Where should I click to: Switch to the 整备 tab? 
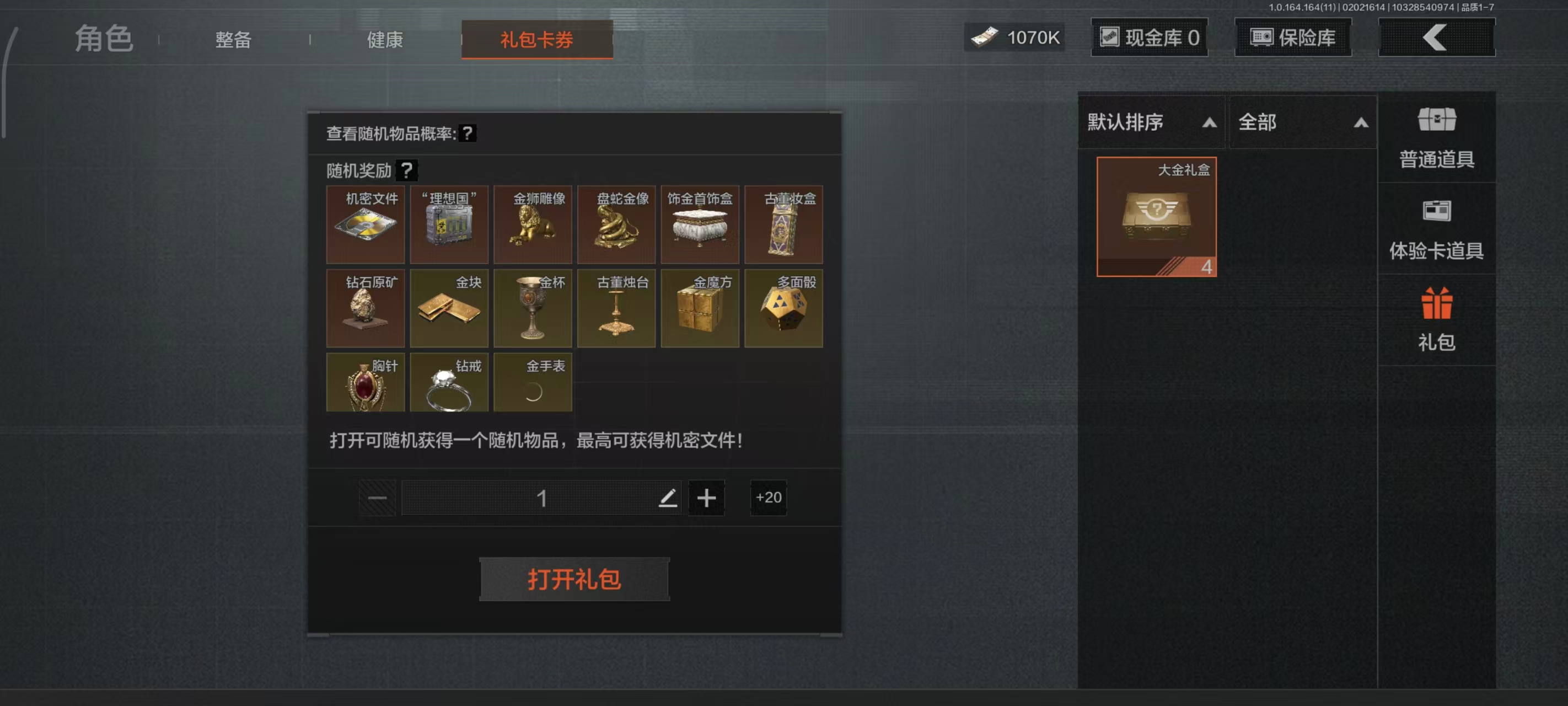tap(232, 39)
